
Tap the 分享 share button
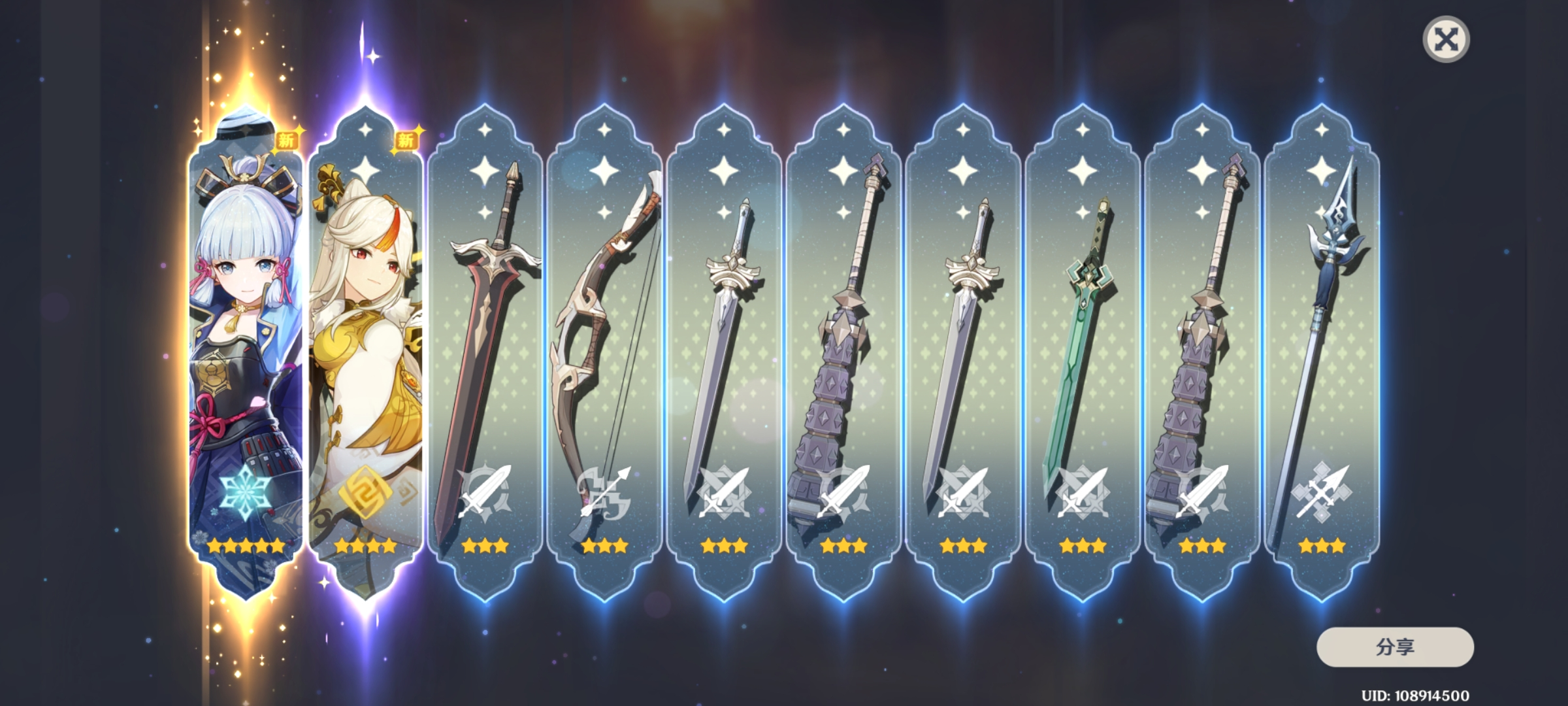click(1395, 647)
